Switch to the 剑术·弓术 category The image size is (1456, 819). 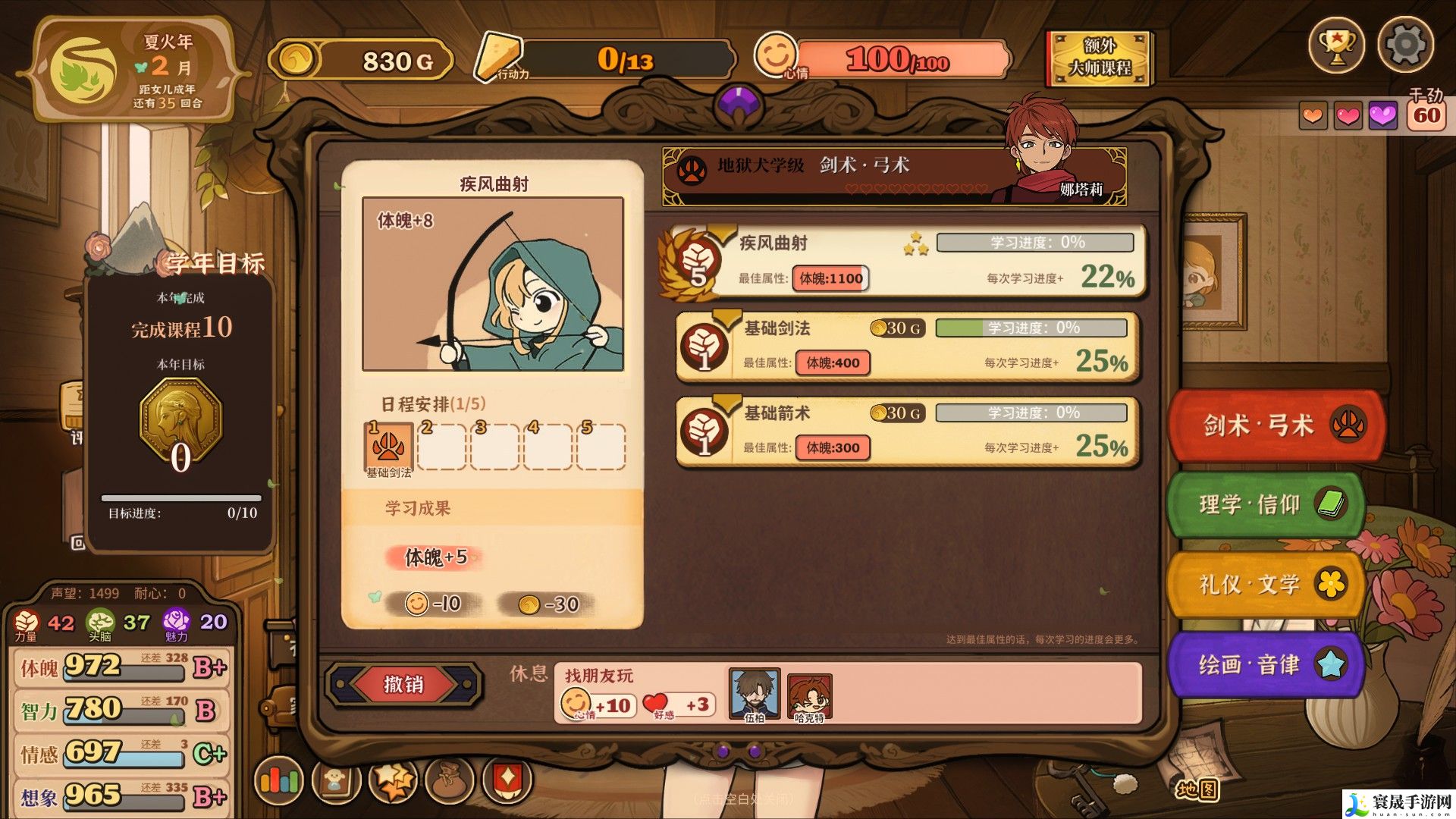(1276, 425)
